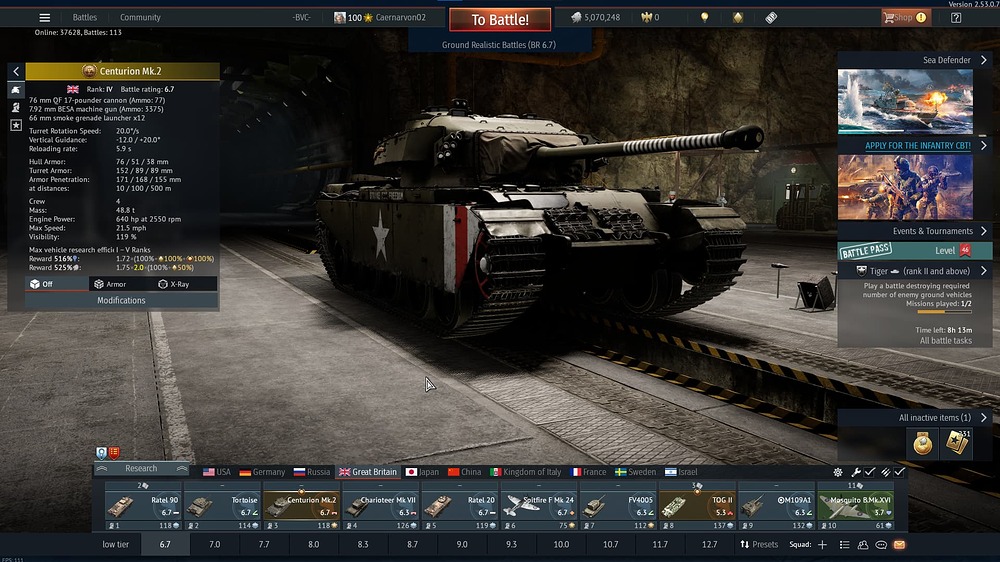Select the Germany nation tab

[262, 472]
